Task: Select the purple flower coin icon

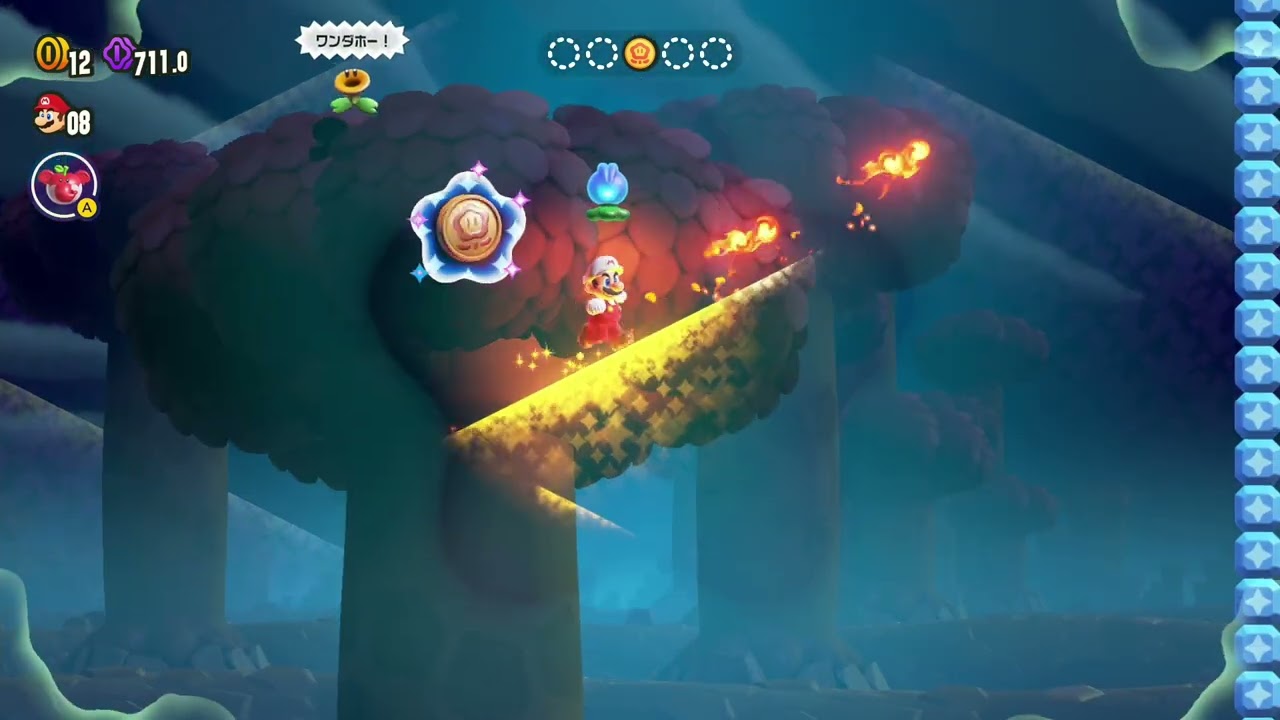Action: (x=119, y=54)
